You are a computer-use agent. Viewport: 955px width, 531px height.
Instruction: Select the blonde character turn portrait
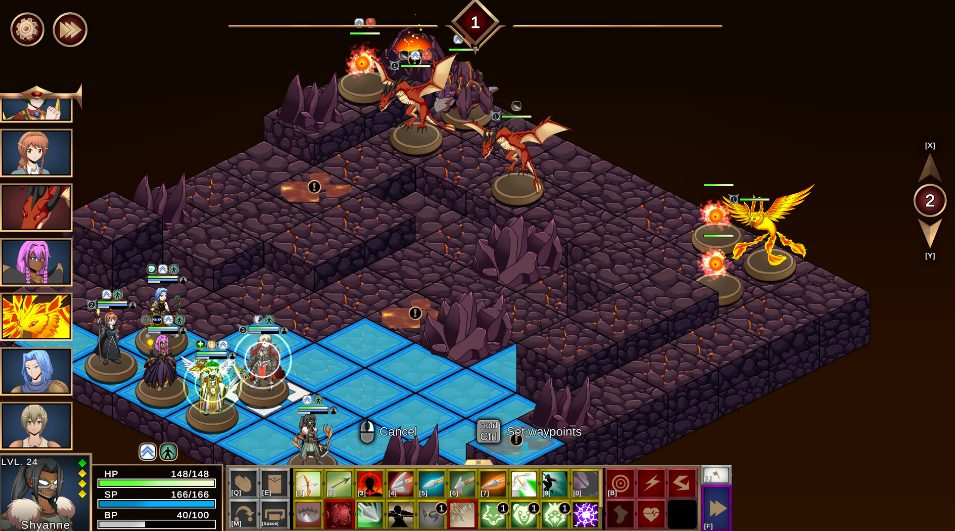pos(36,425)
